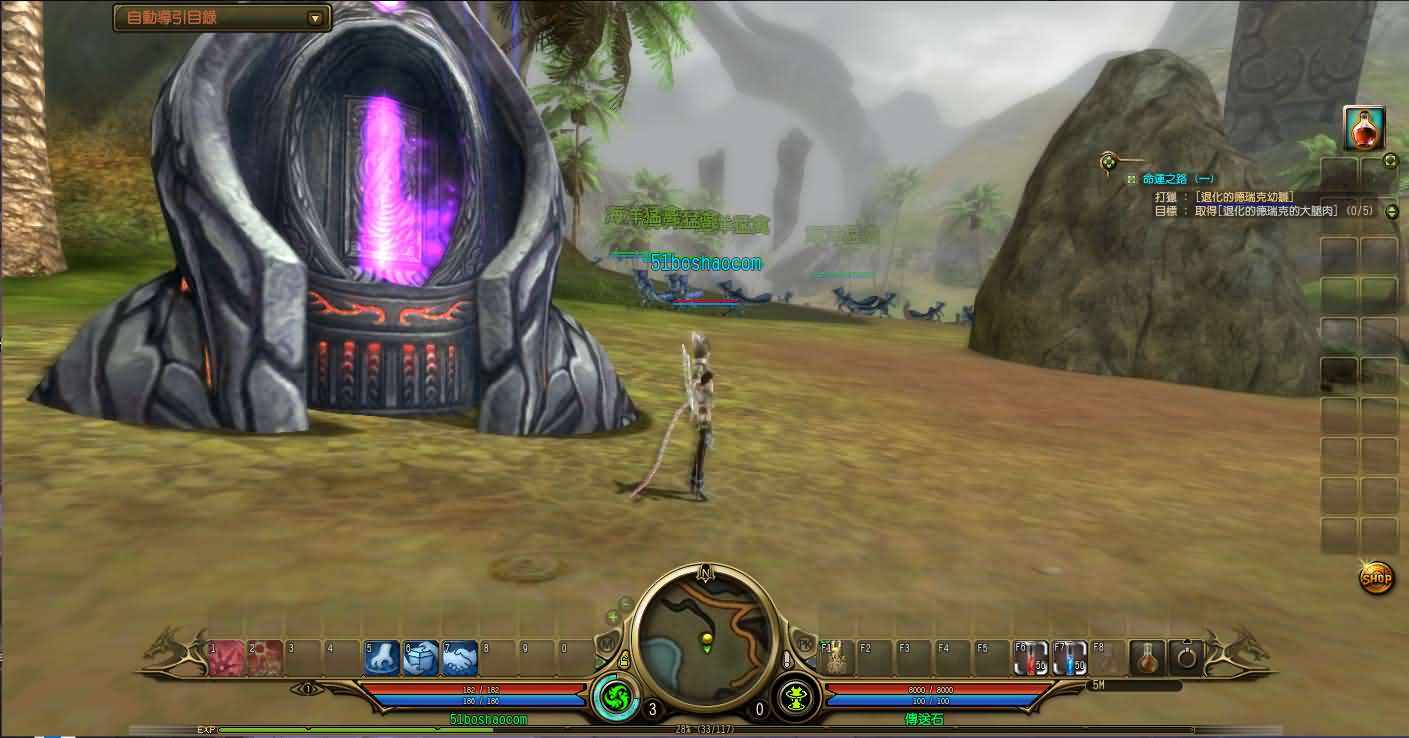1409x738 pixels.
Task: Open the 自動導引目錄 dropdown
Action: pyautogui.click(x=316, y=17)
